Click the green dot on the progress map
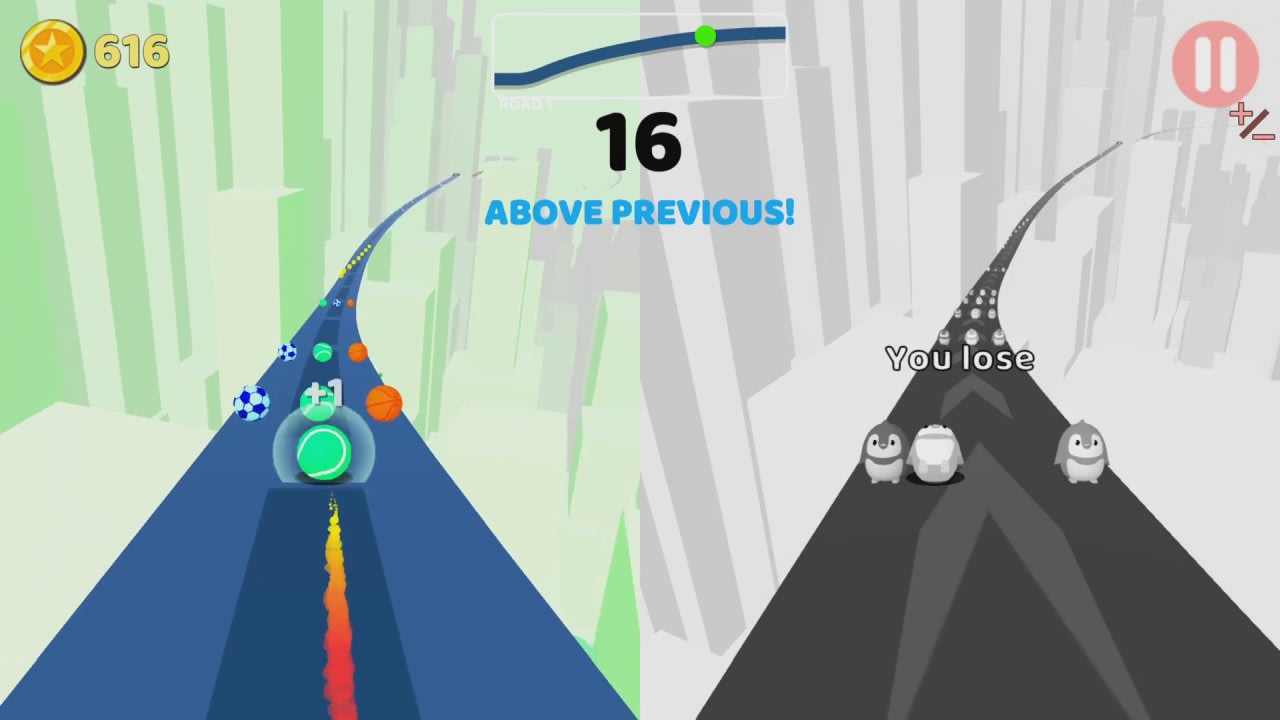Image resolution: width=1280 pixels, height=720 pixels. tap(706, 37)
